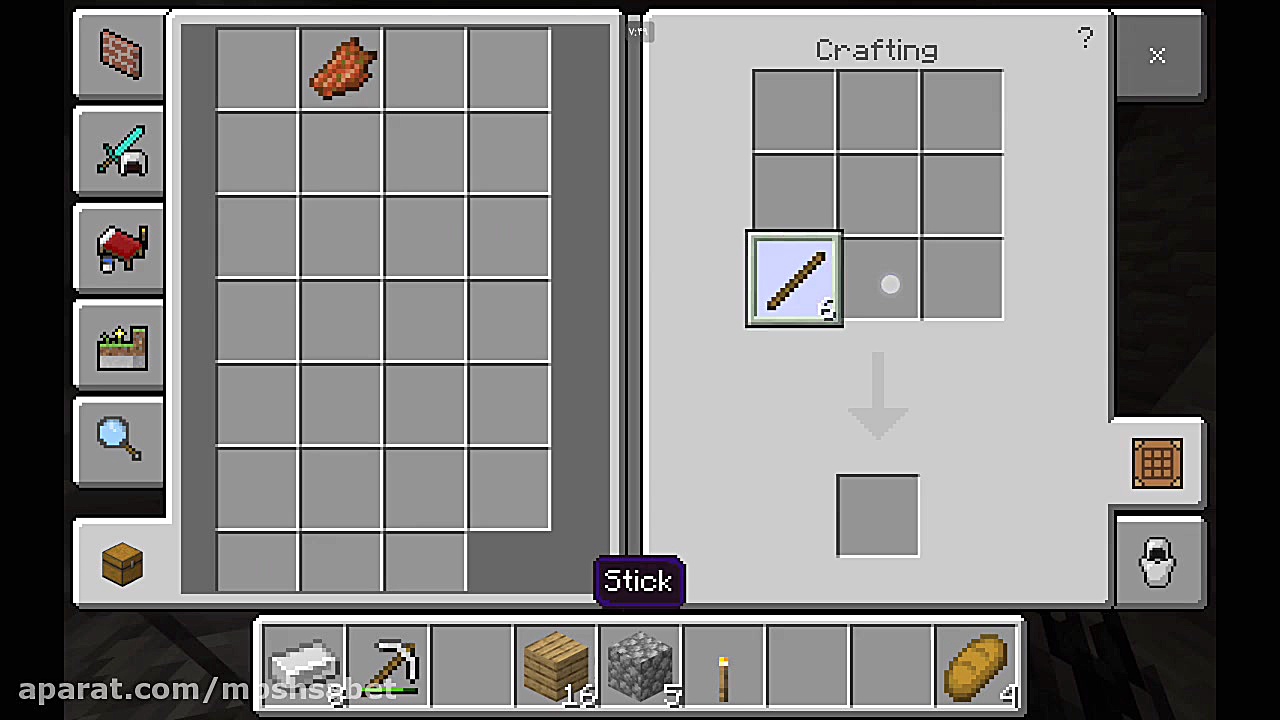1280x720 pixels.
Task: Select the iron ingot in the hotbar
Action: point(304,665)
